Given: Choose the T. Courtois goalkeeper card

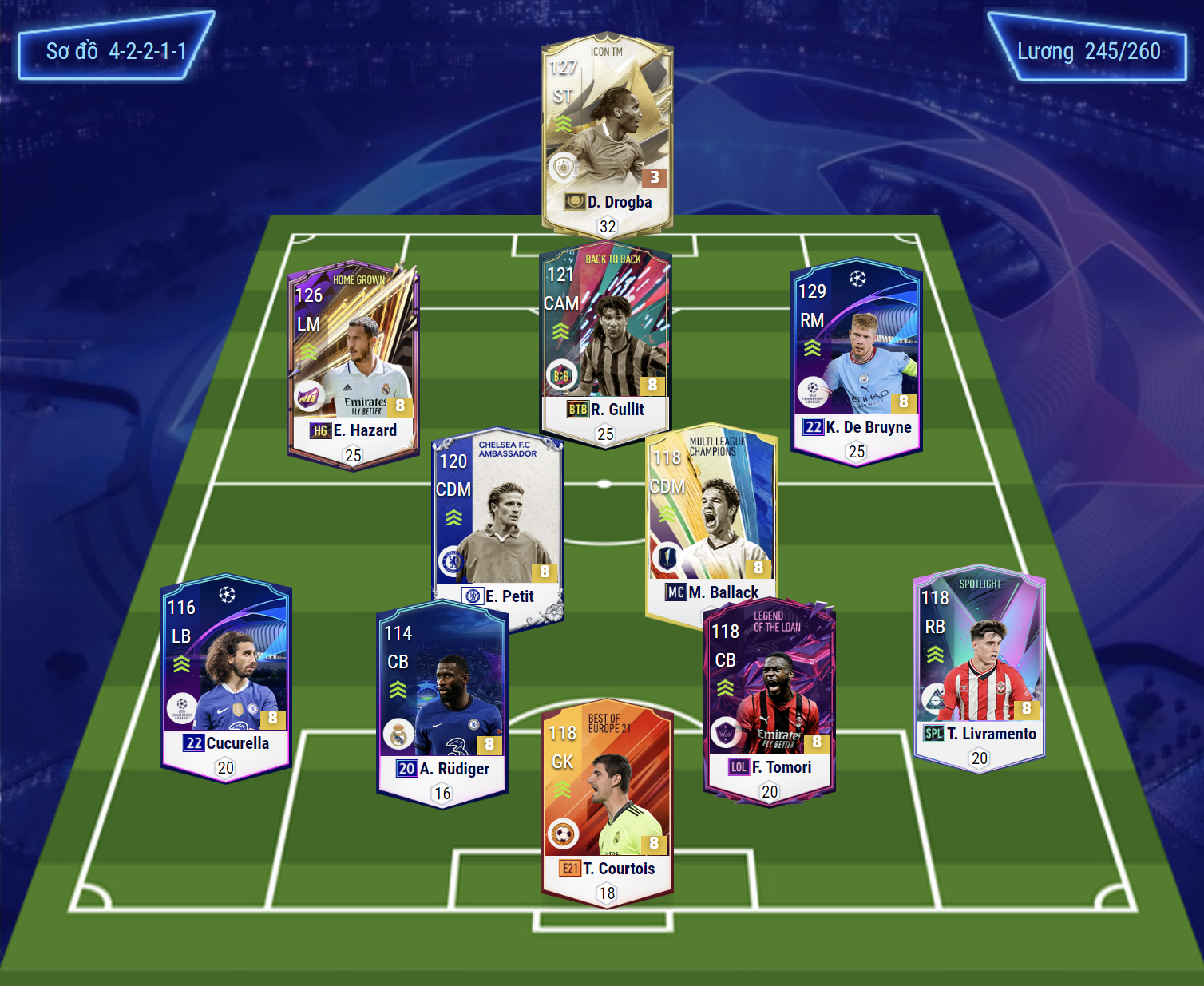Looking at the screenshot, I should click(x=607, y=802).
